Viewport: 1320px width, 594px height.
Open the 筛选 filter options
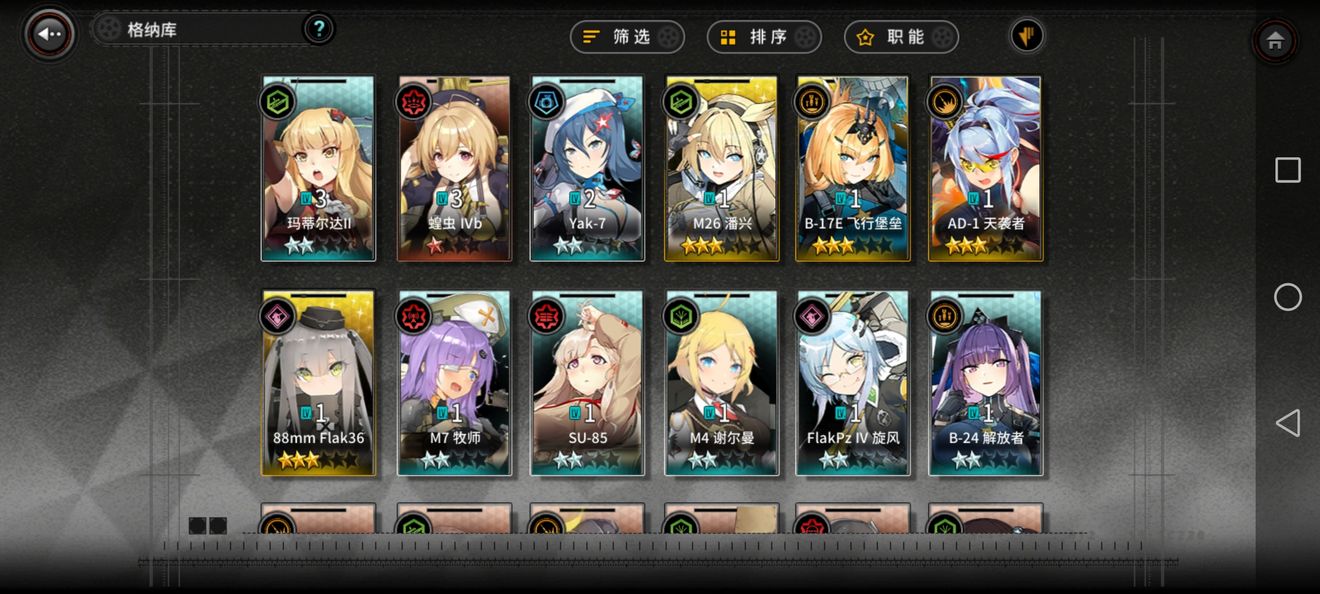(x=627, y=37)
